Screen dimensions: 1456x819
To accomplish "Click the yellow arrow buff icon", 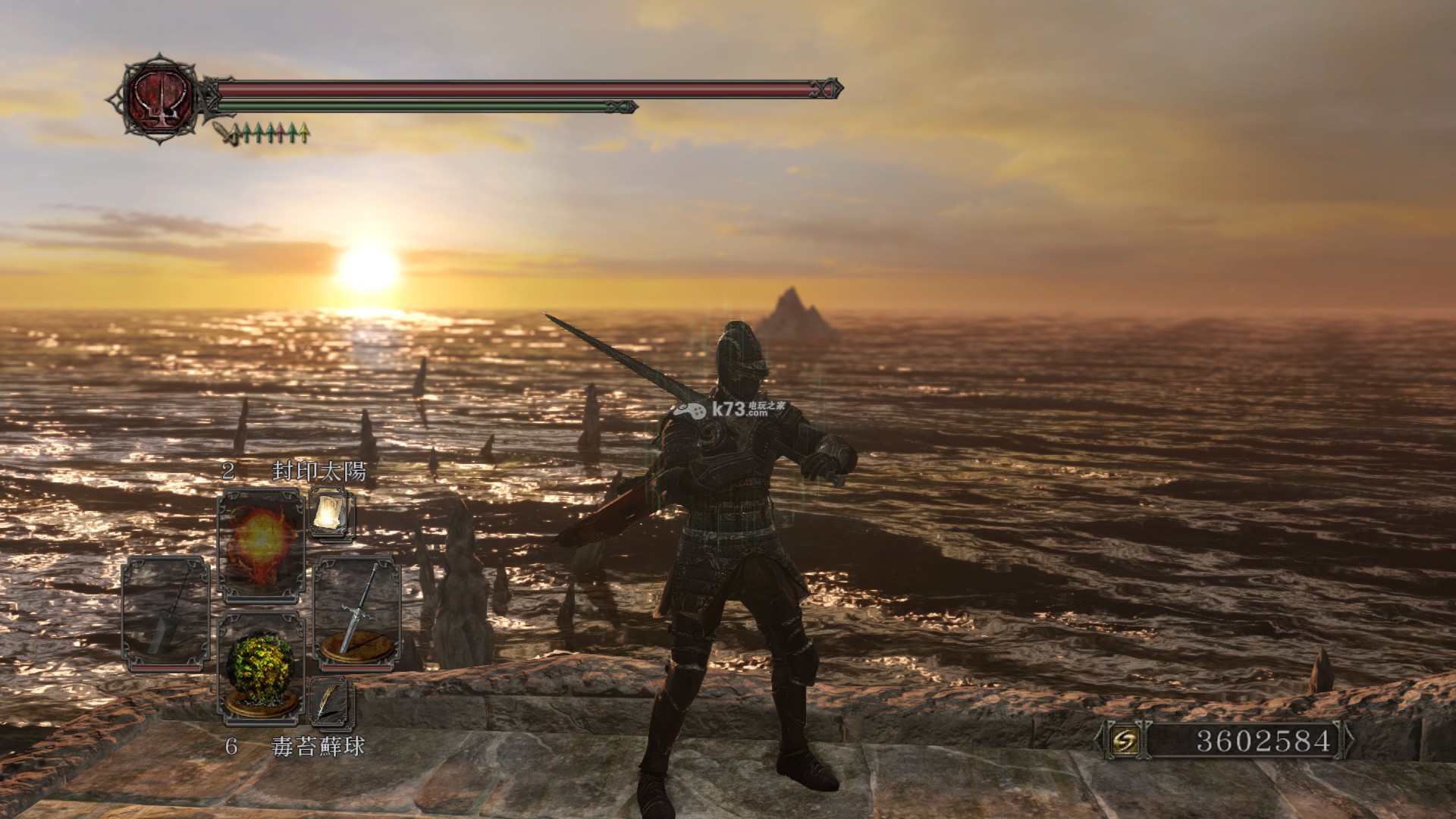I will click(x=304, y=133).
